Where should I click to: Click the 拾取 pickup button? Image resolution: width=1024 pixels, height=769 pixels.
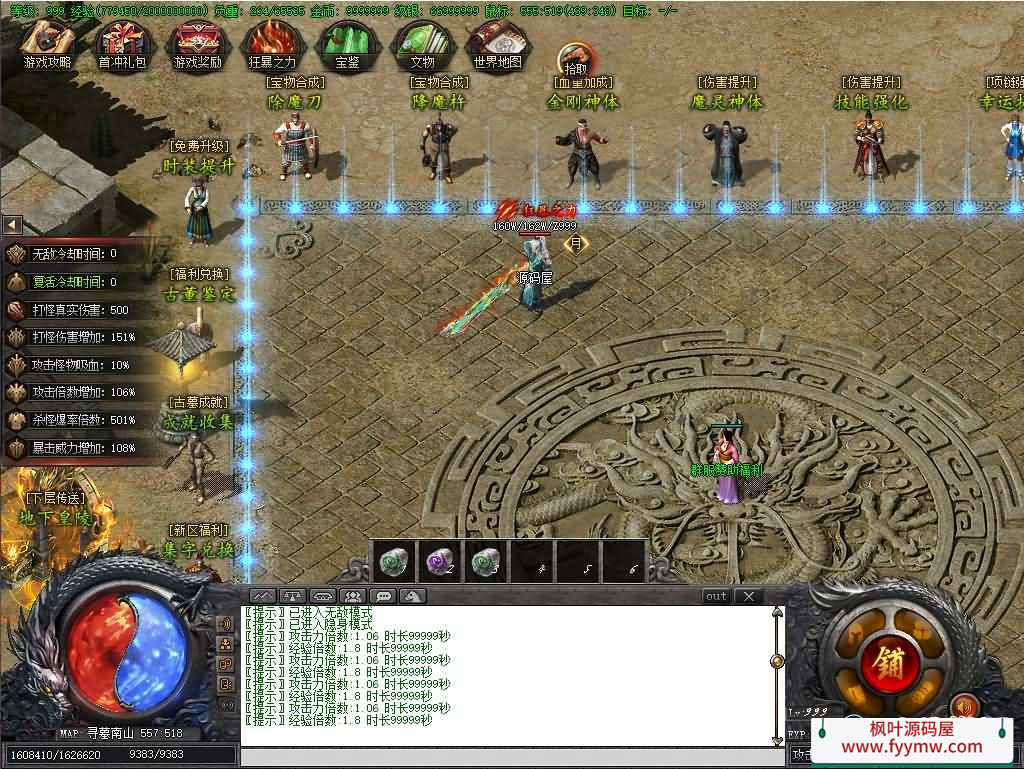tap(575, 60)
